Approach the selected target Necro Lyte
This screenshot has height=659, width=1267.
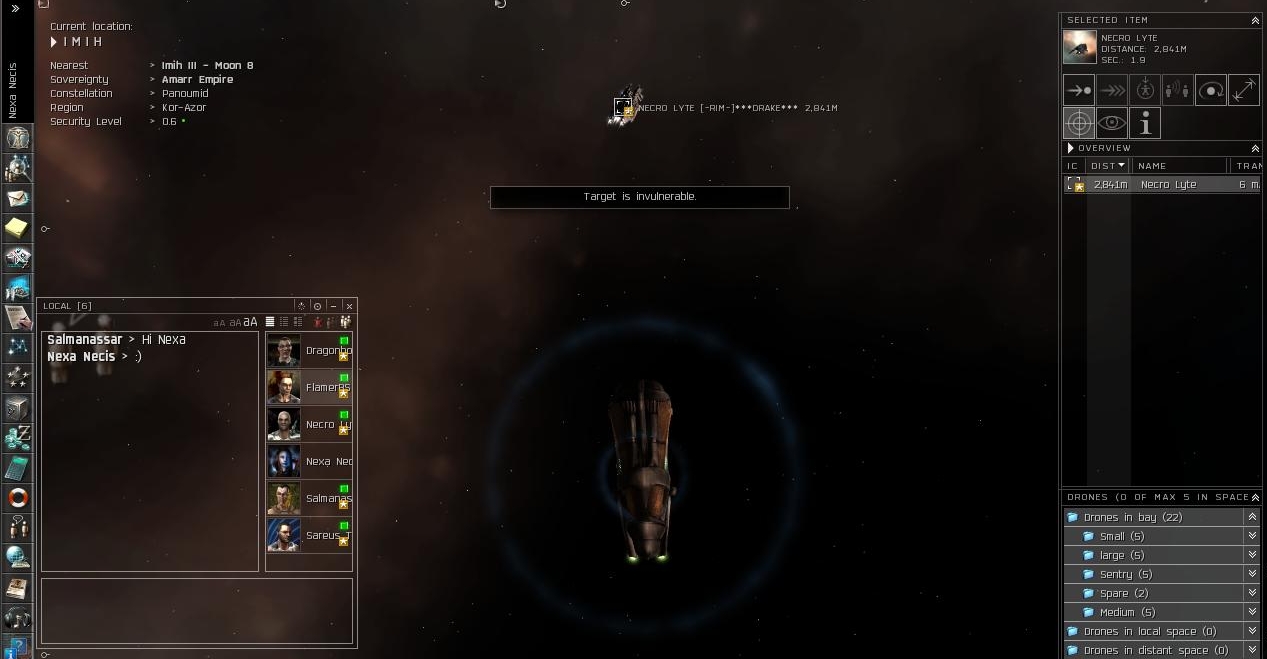tap(1079, 90)
